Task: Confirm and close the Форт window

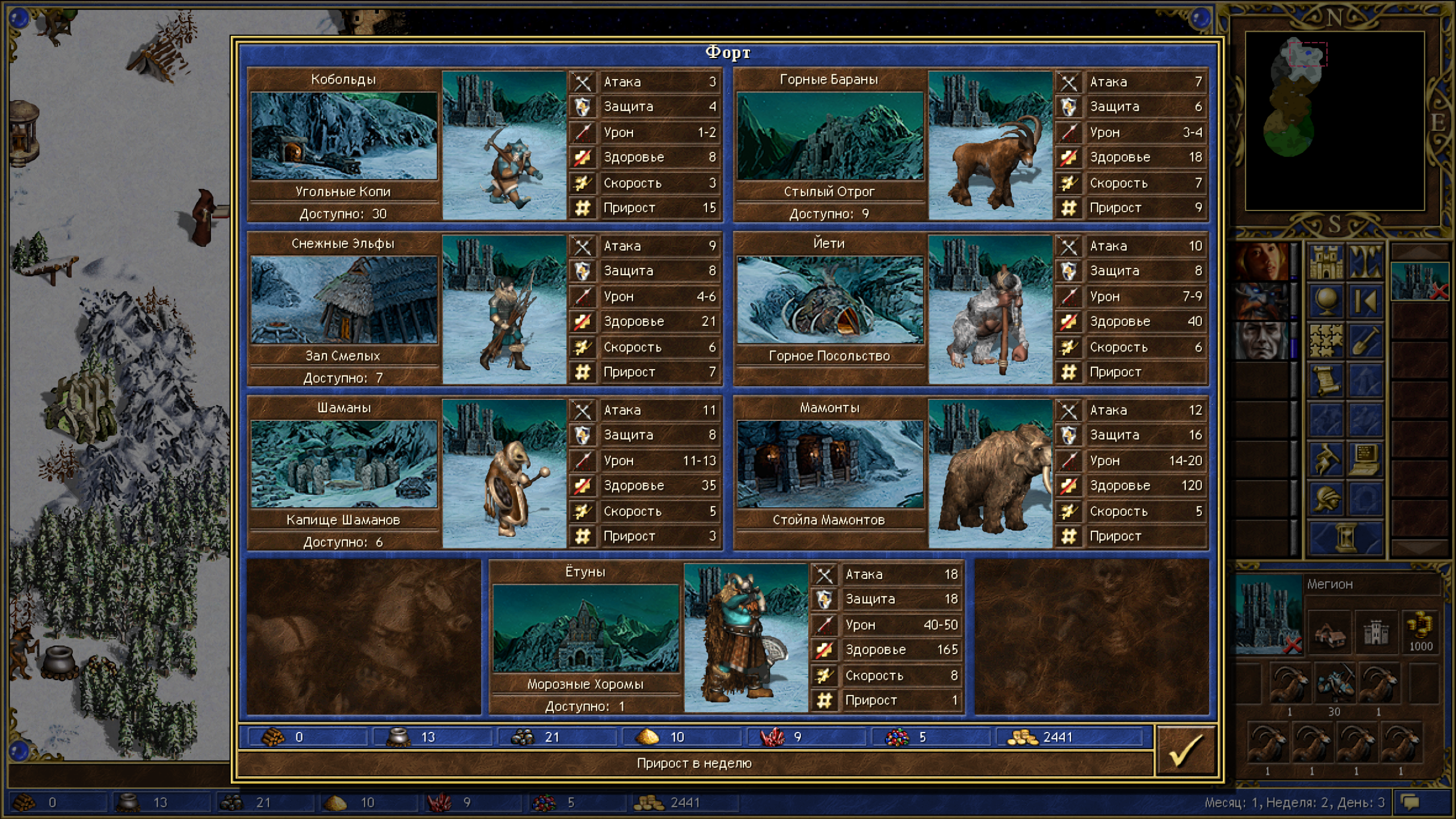Action: [1186, 750]
